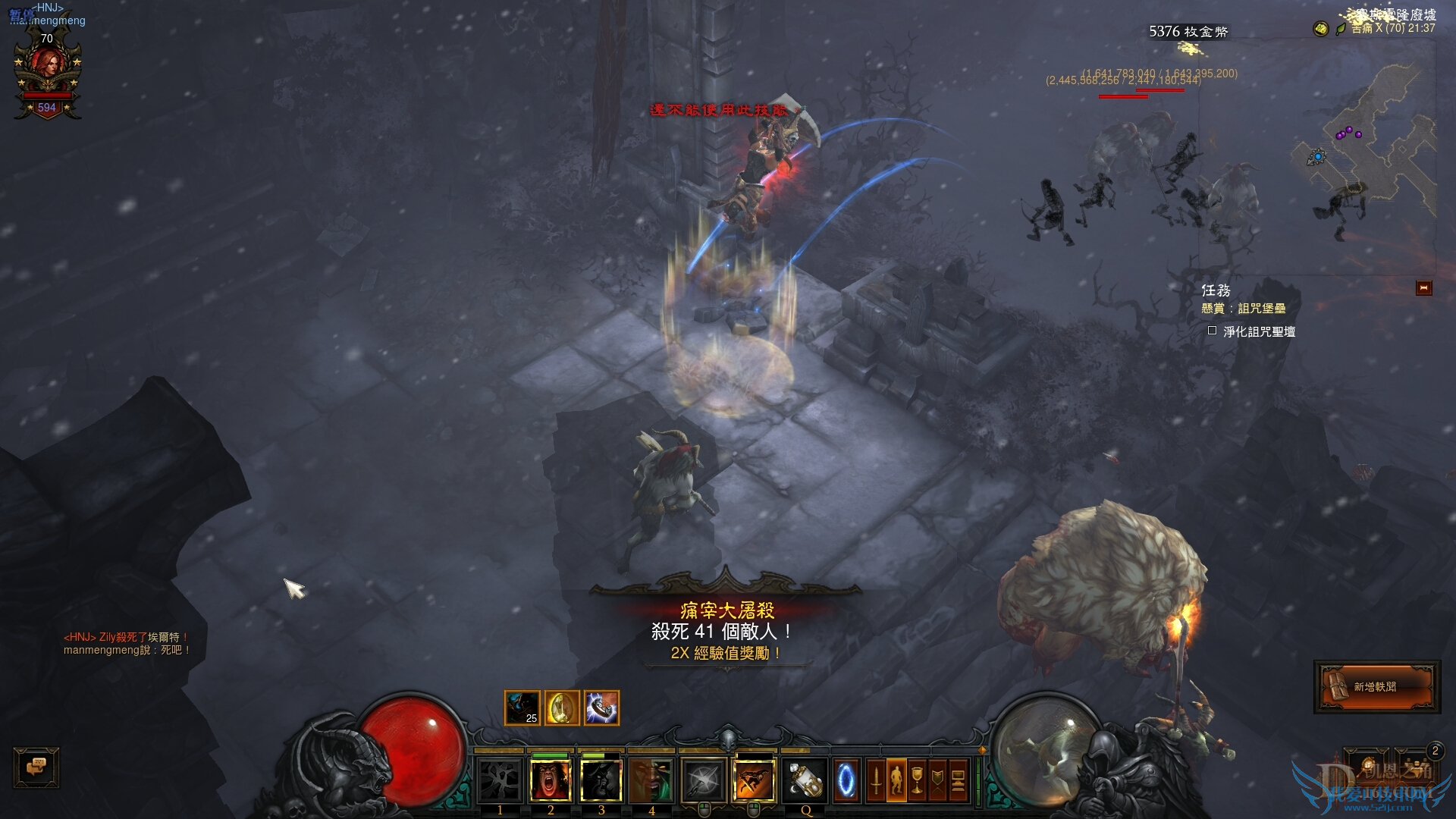Activate the screaming face skill in slot 2
1456x819 pixels.
click(x=551, y=780)
